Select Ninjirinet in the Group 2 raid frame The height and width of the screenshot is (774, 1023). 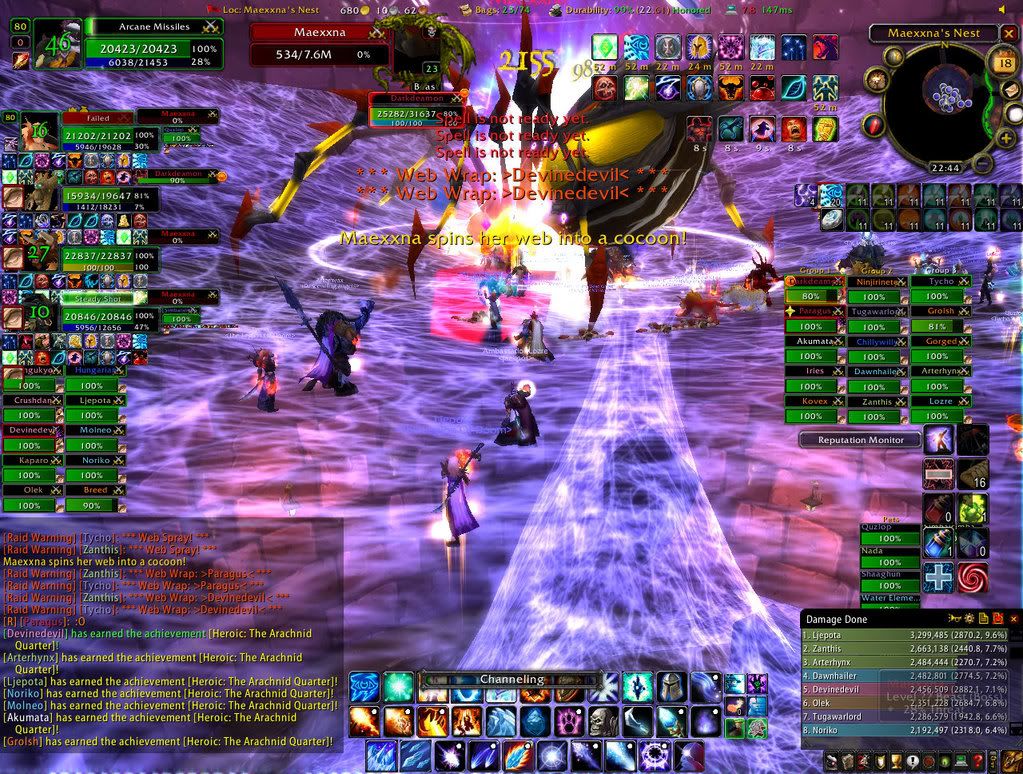coord(876,282)
